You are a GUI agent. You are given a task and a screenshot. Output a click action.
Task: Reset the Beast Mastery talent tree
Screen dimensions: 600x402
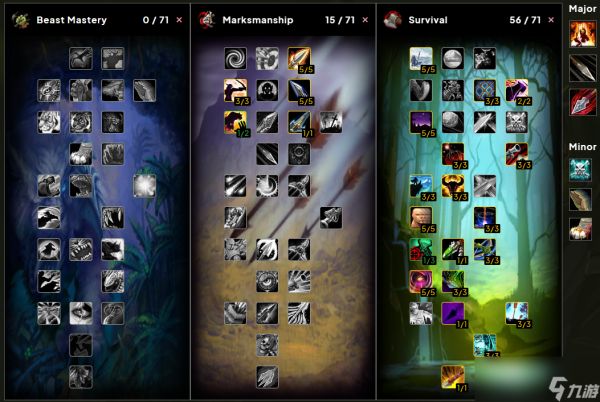coord(179,19)
